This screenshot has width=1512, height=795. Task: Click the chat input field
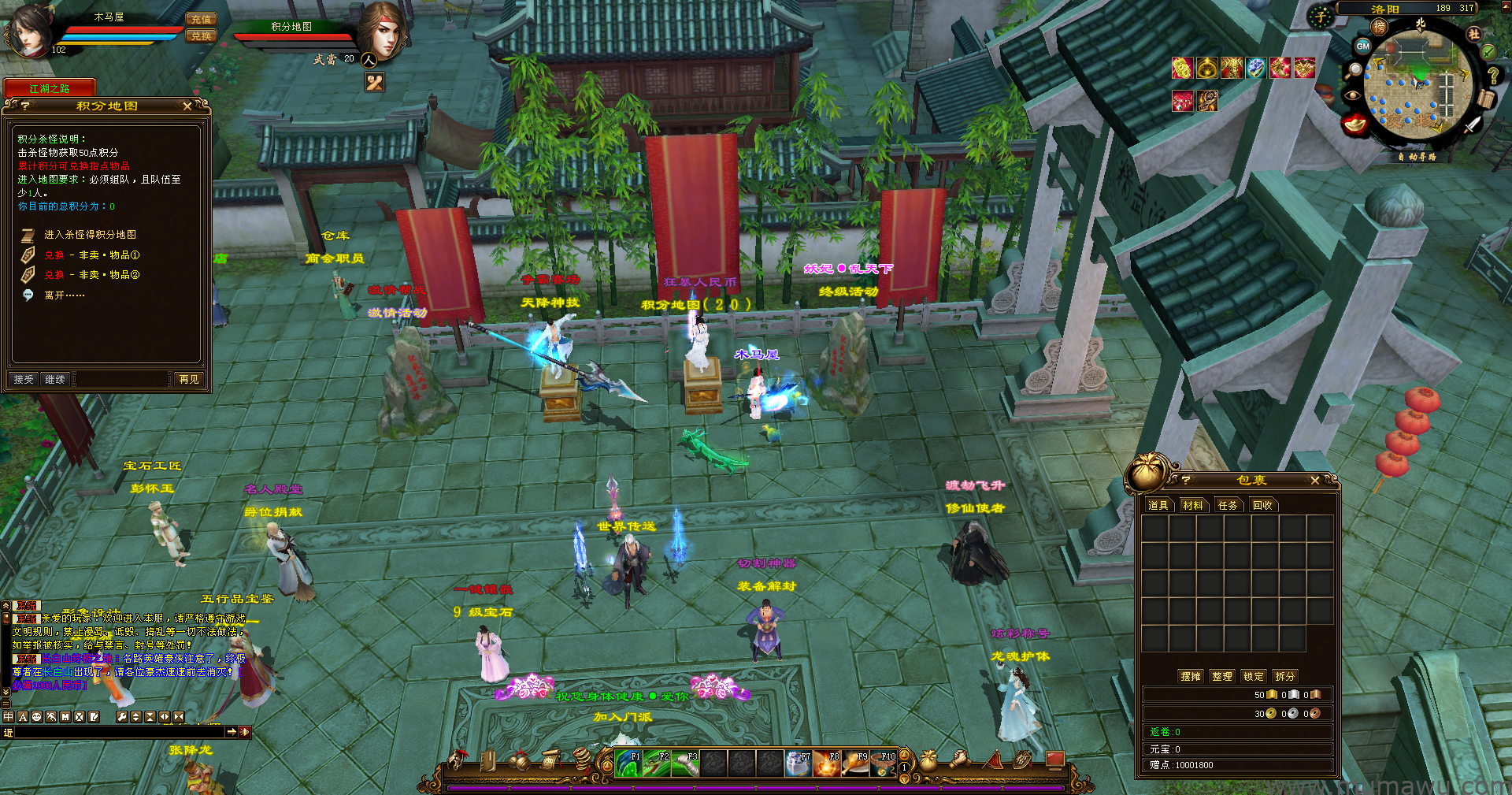[118, 733]
